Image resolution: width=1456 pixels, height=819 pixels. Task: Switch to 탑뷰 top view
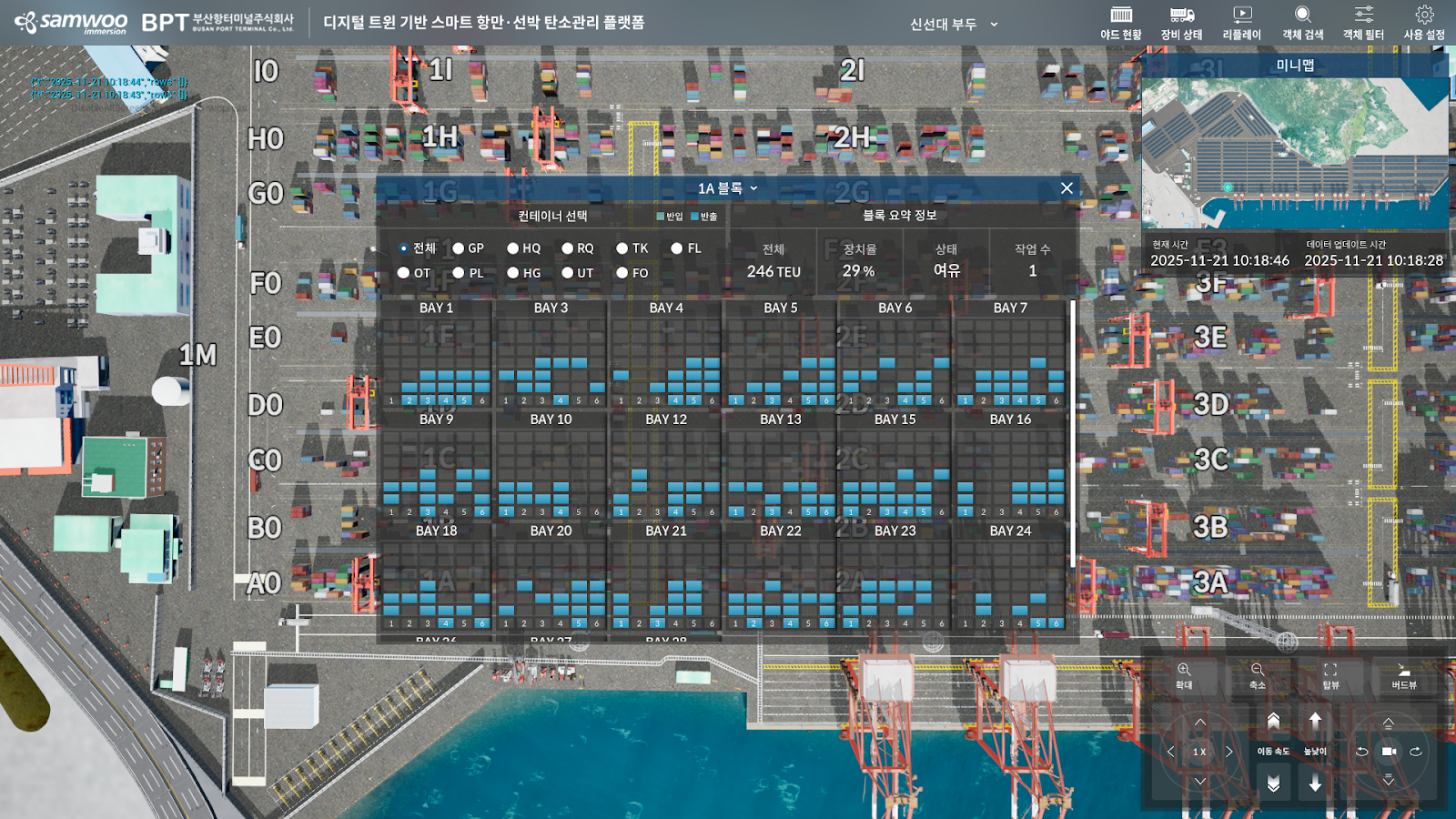[x=1330, y=676]
